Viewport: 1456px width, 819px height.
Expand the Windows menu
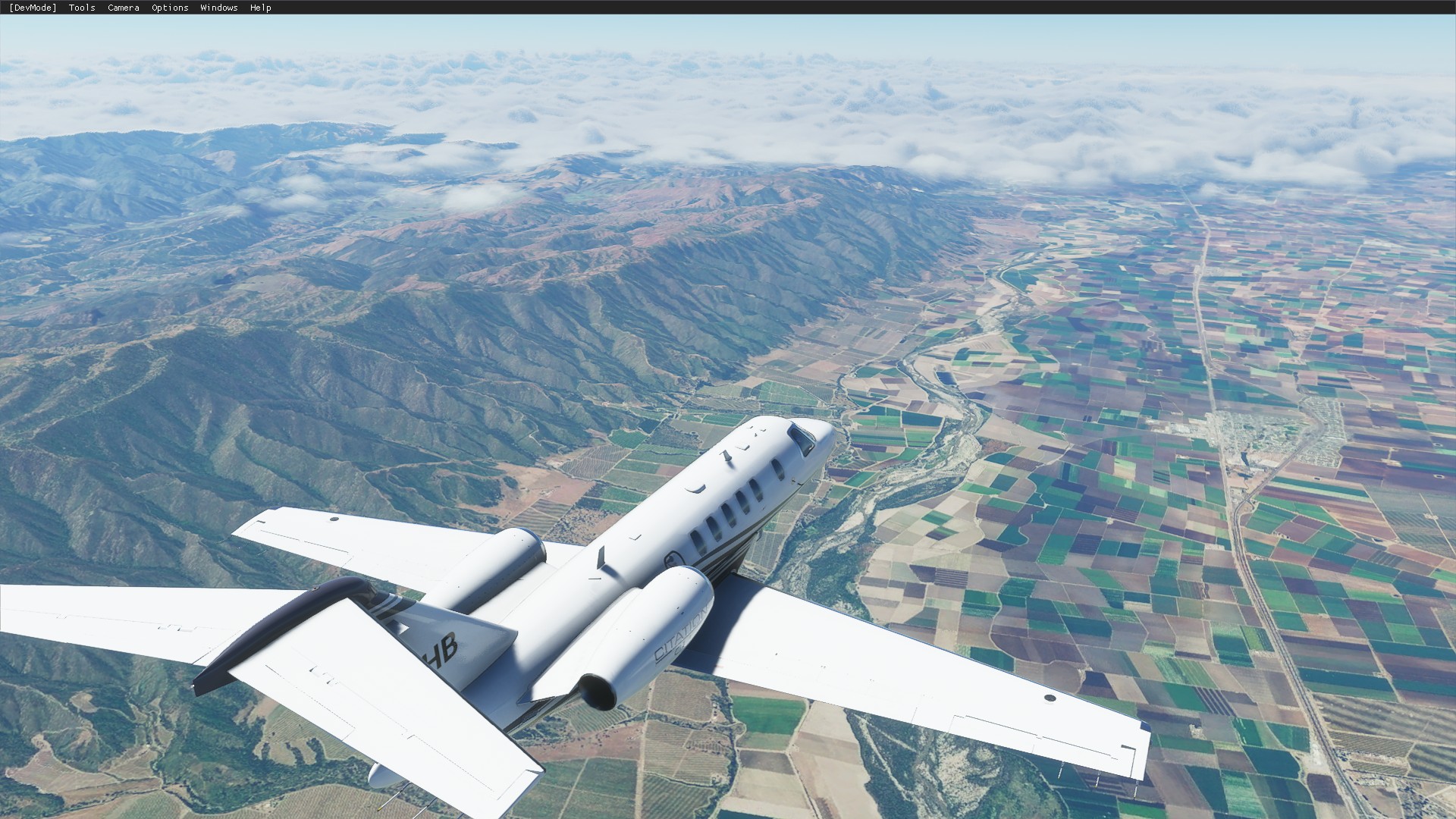(x=218, y=8)
